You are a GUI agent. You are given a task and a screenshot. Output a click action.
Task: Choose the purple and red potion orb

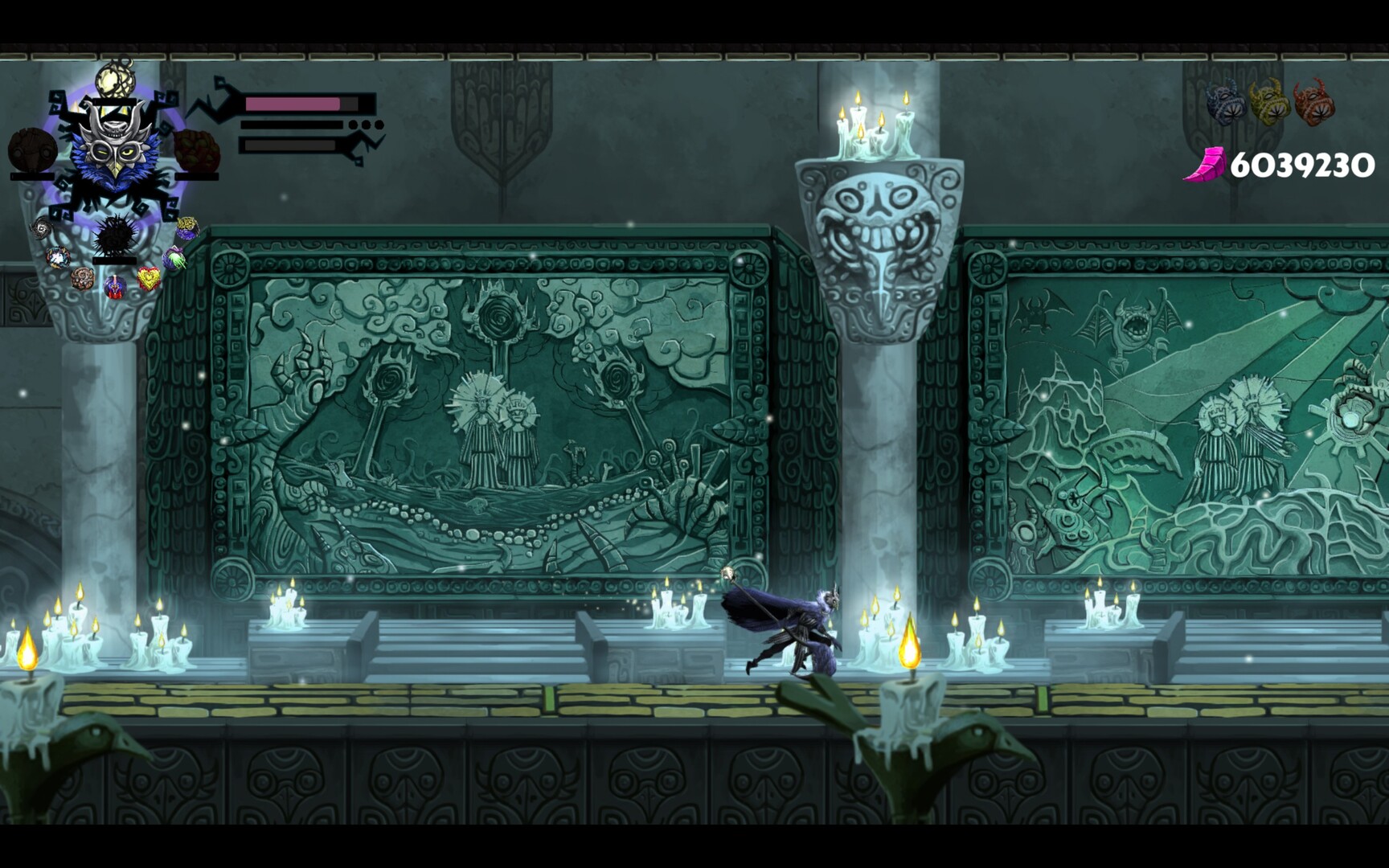[115, 286]
